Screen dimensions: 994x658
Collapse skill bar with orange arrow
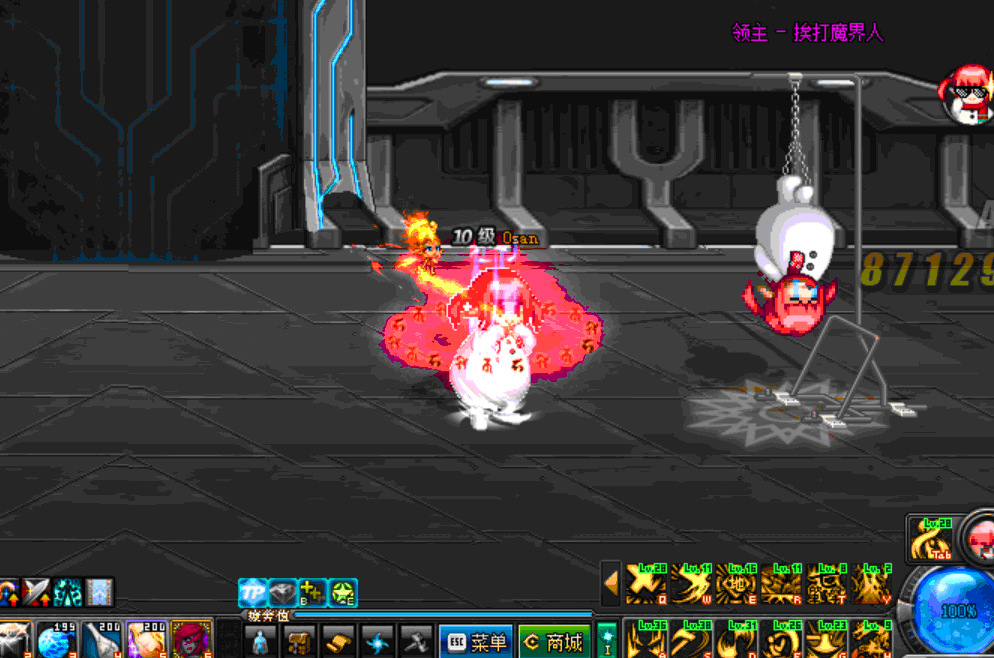click(610, 584)
